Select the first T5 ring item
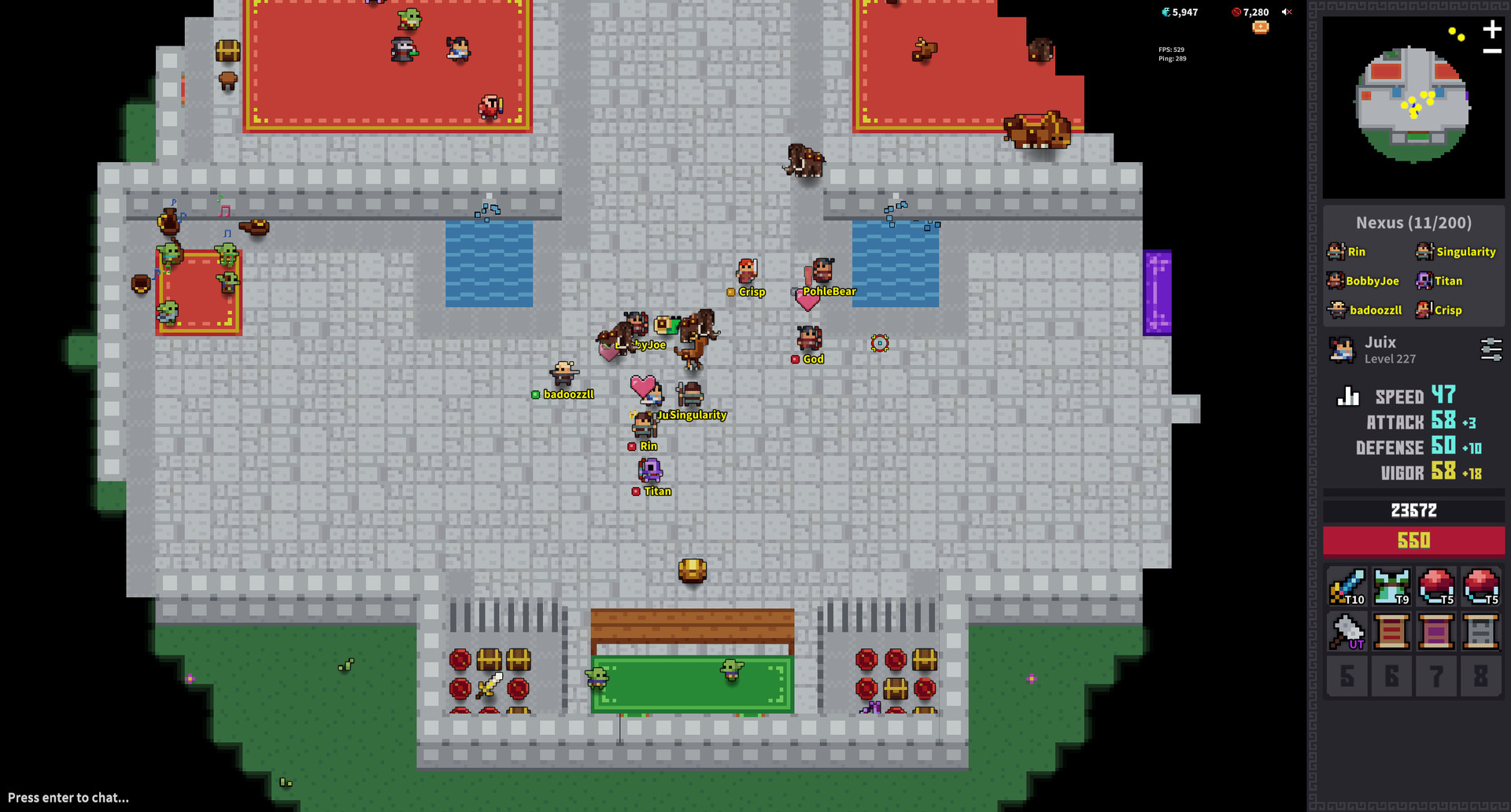The image size is (1511, 812). tap(1436, 586)
